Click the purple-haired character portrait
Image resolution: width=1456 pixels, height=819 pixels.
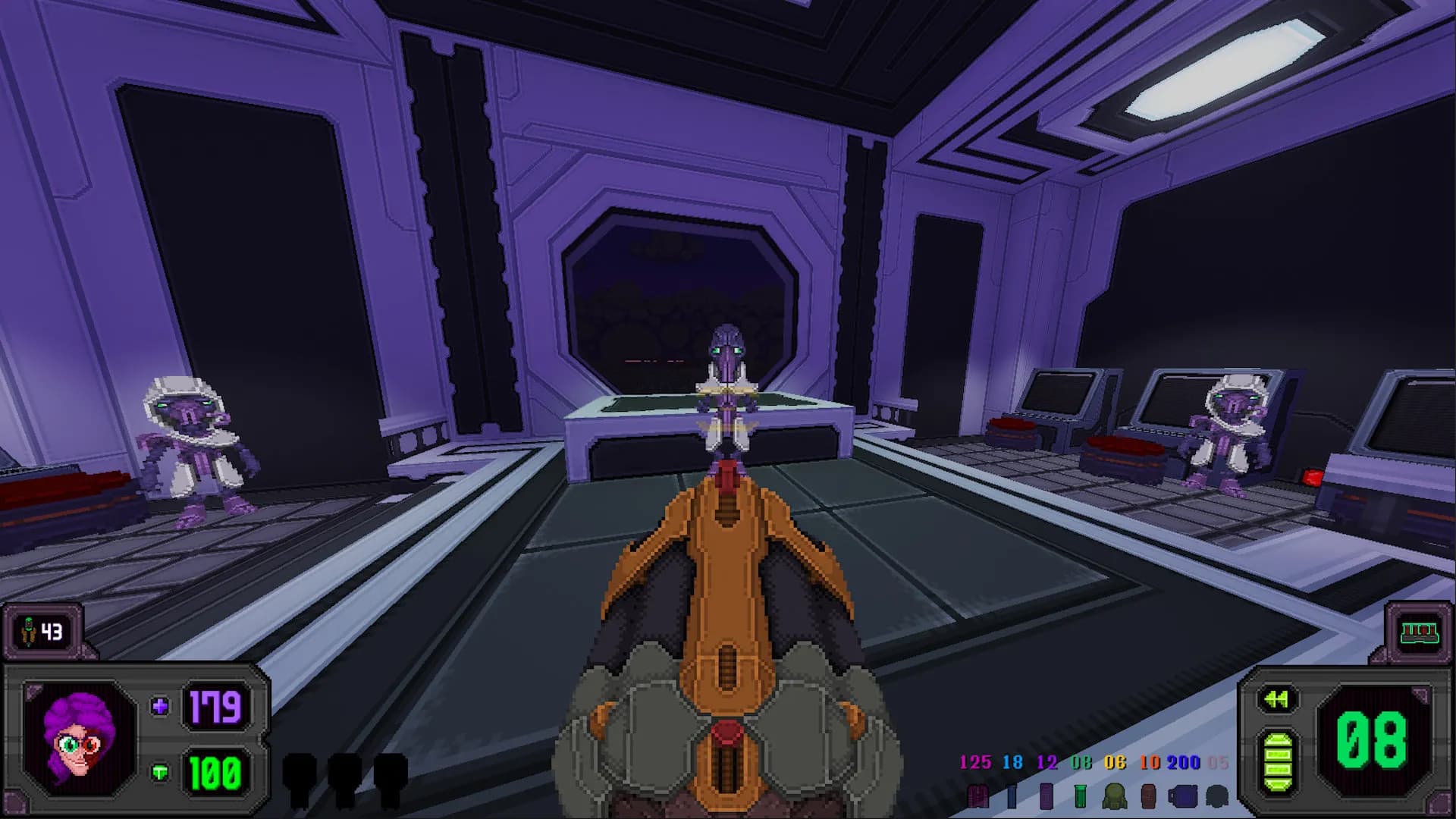click(79, 739)
